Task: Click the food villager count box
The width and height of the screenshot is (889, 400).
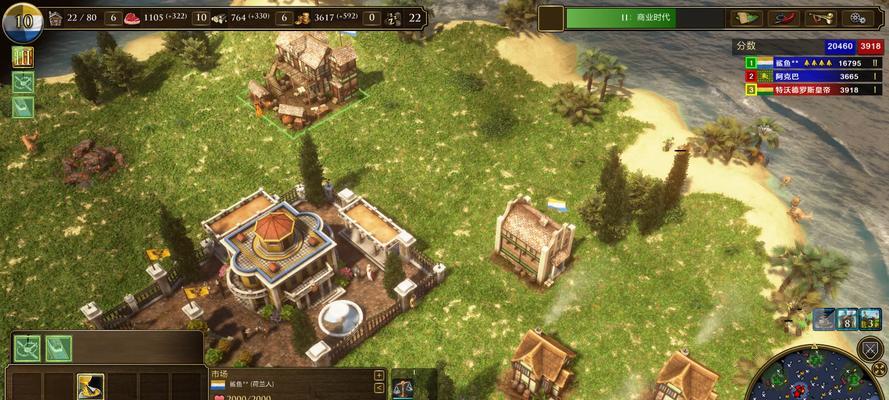Action: pyautogui.click(x=111, y=17)
